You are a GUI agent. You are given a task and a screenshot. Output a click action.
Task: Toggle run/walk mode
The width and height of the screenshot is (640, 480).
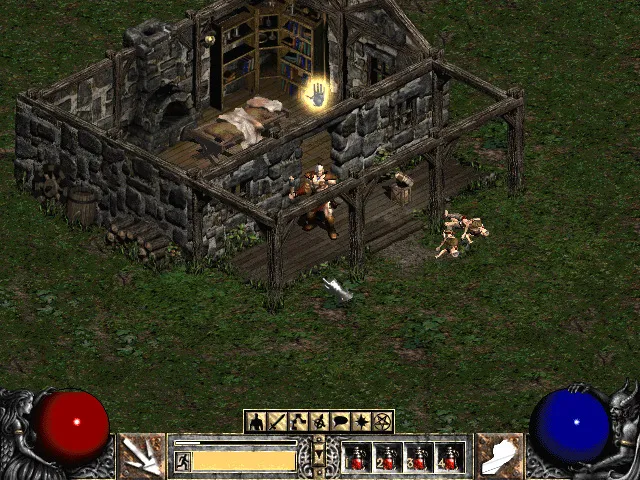point(183,461)
